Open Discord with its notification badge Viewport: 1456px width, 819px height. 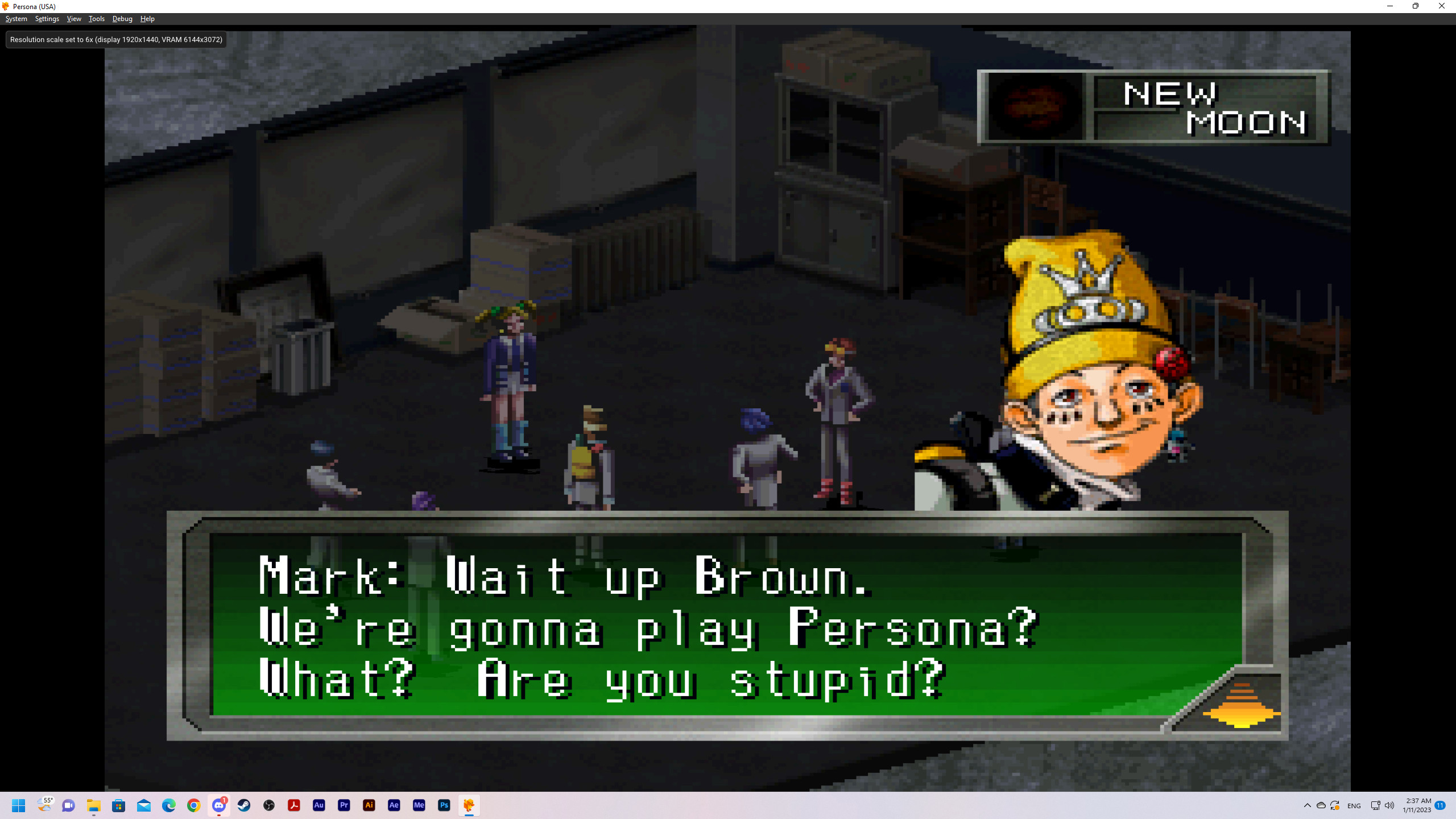click(219, 805)
